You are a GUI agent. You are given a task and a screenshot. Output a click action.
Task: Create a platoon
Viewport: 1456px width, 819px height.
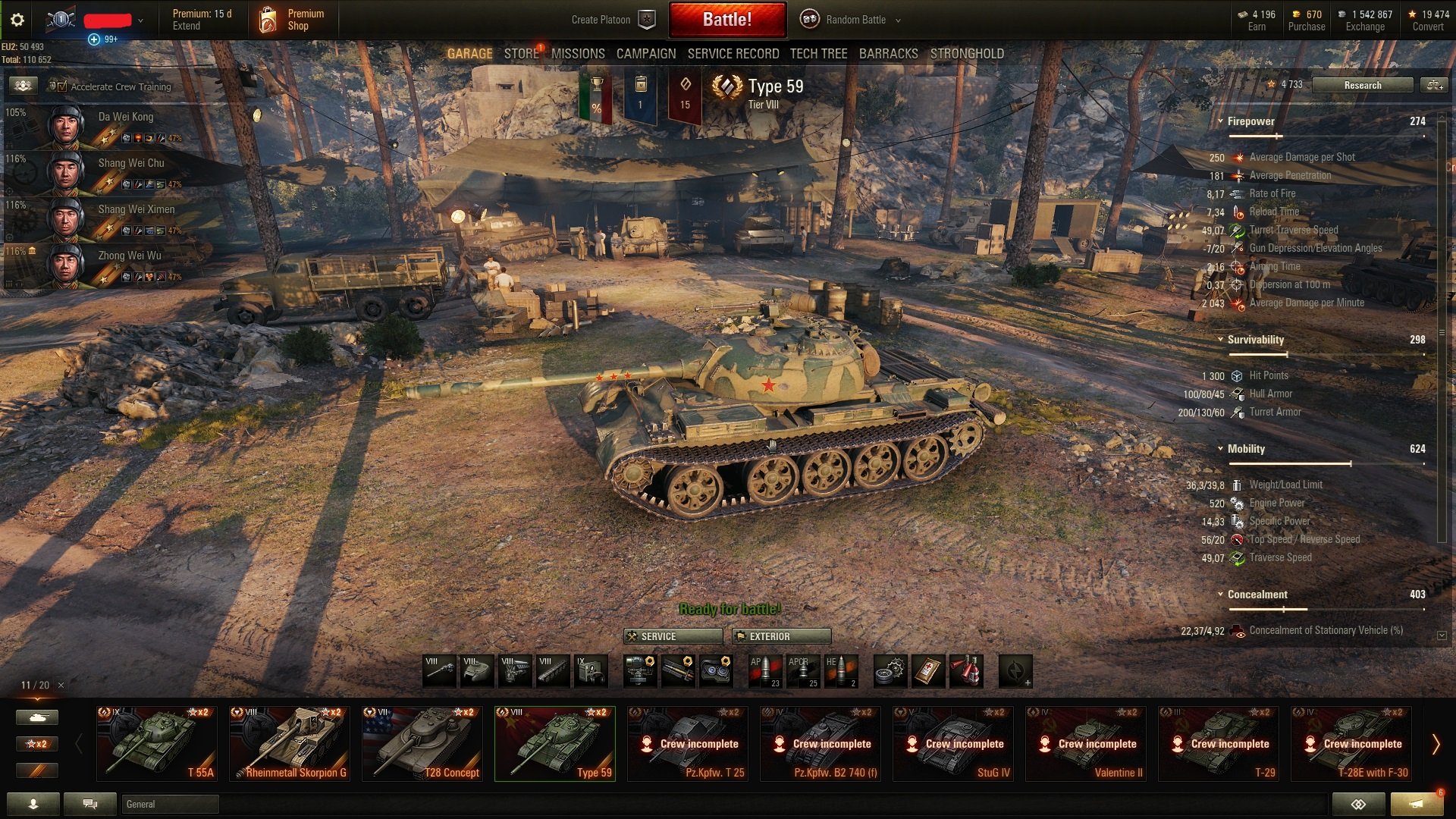point(613,20)
